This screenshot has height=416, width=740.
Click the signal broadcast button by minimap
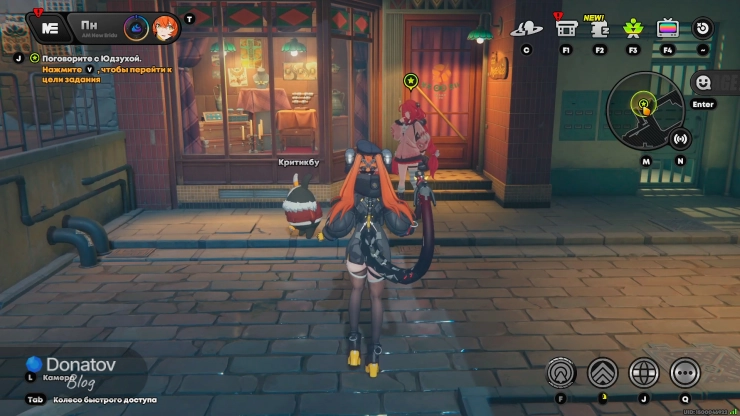point(681,139)
